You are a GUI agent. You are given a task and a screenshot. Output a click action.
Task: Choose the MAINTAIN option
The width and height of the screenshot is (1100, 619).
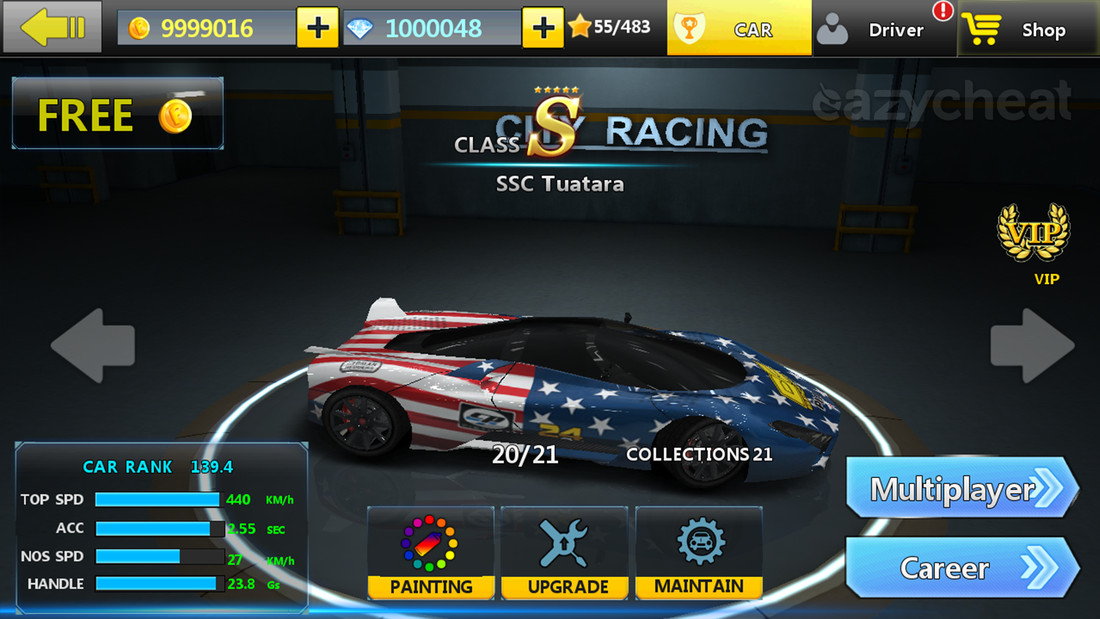(x=699, y=553)
